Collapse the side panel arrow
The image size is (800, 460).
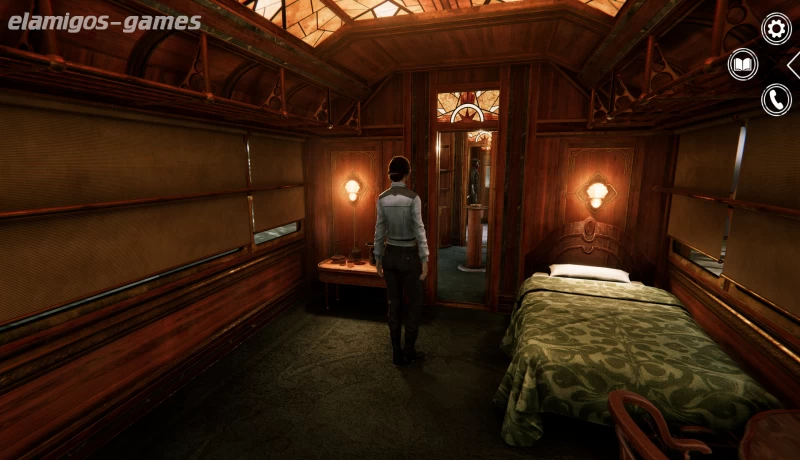793,64
